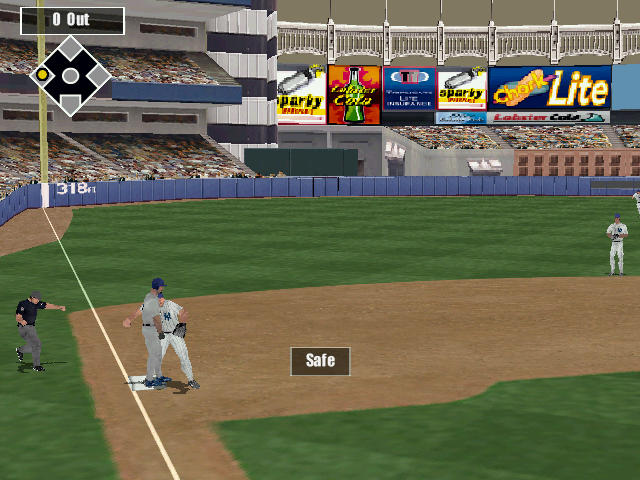
Task: Click the Safe call banner
Action: click(320, 361)
